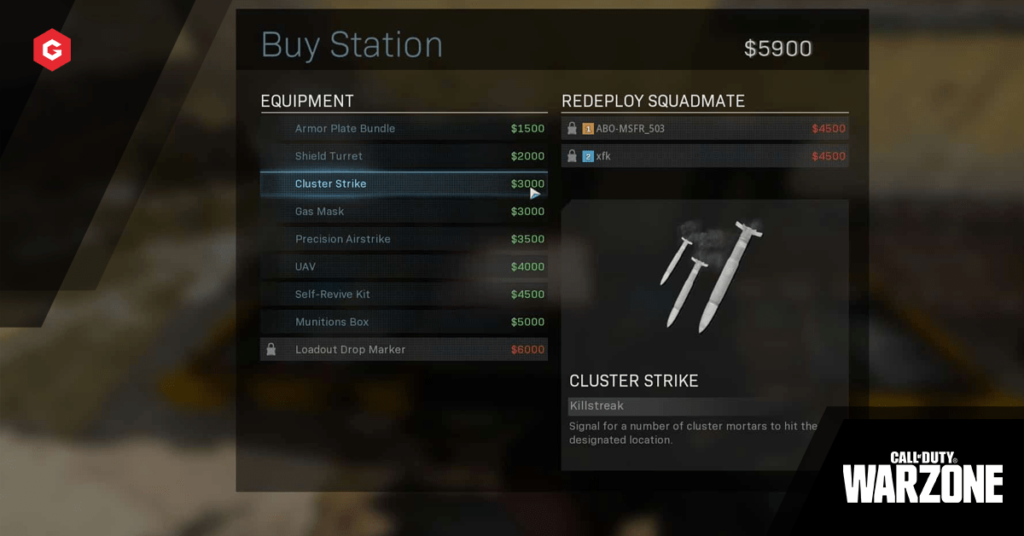1024x536 pixels.
Task: Select Precision Airstrike for $3500
Action: pos(403,240)
